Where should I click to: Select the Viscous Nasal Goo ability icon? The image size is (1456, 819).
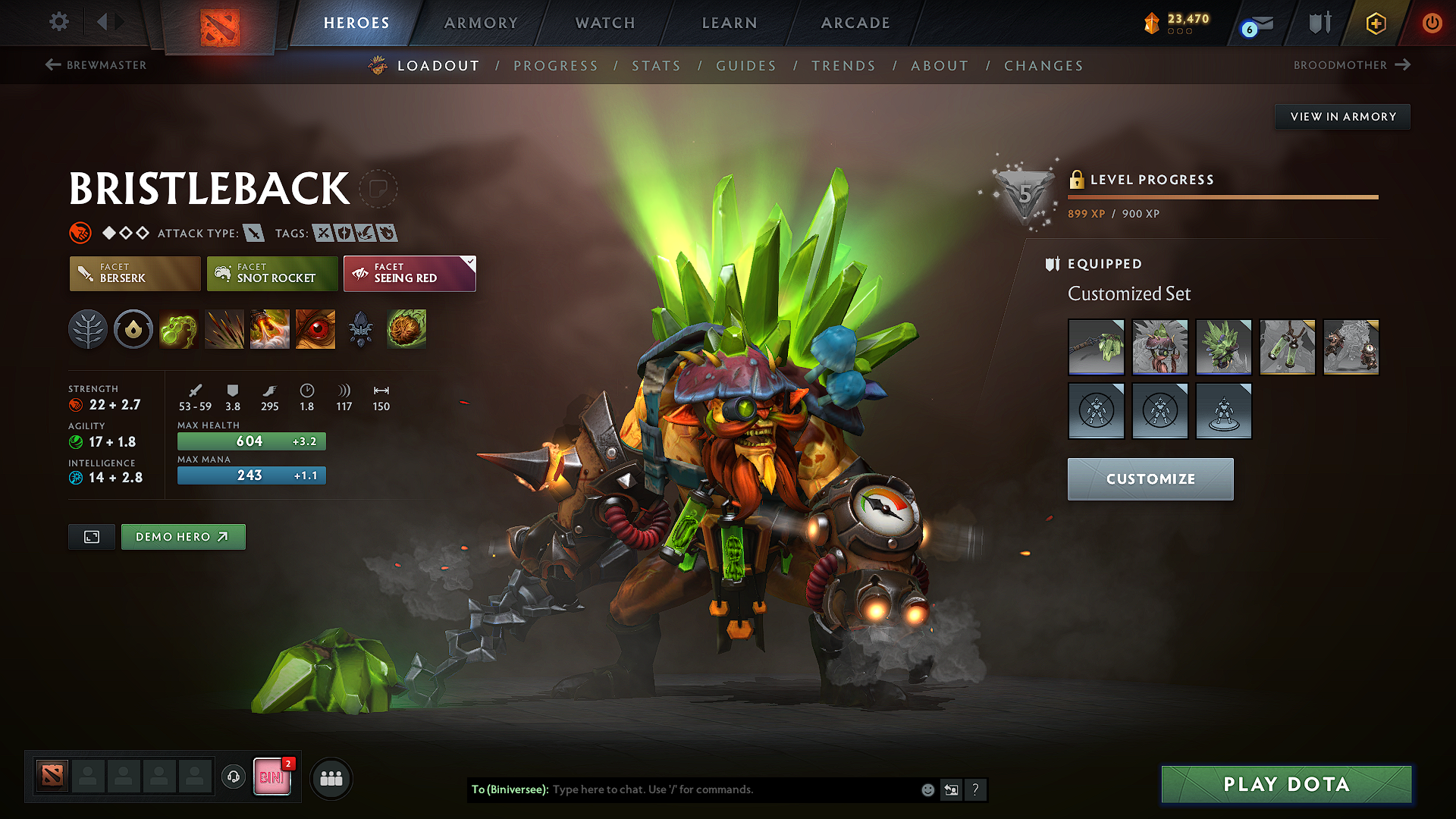click(179, 329)
